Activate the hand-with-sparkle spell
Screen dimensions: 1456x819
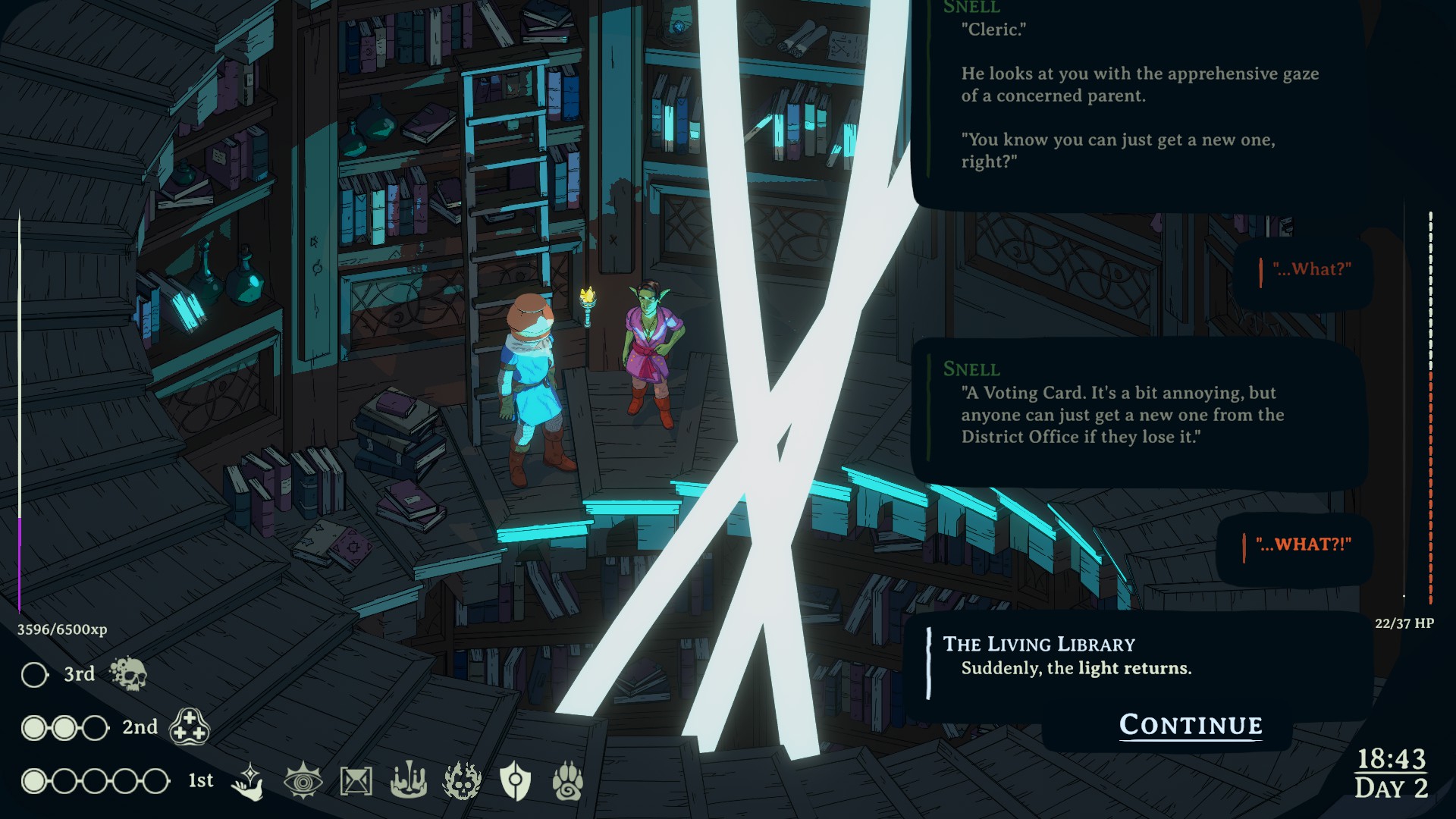point(249,781)
